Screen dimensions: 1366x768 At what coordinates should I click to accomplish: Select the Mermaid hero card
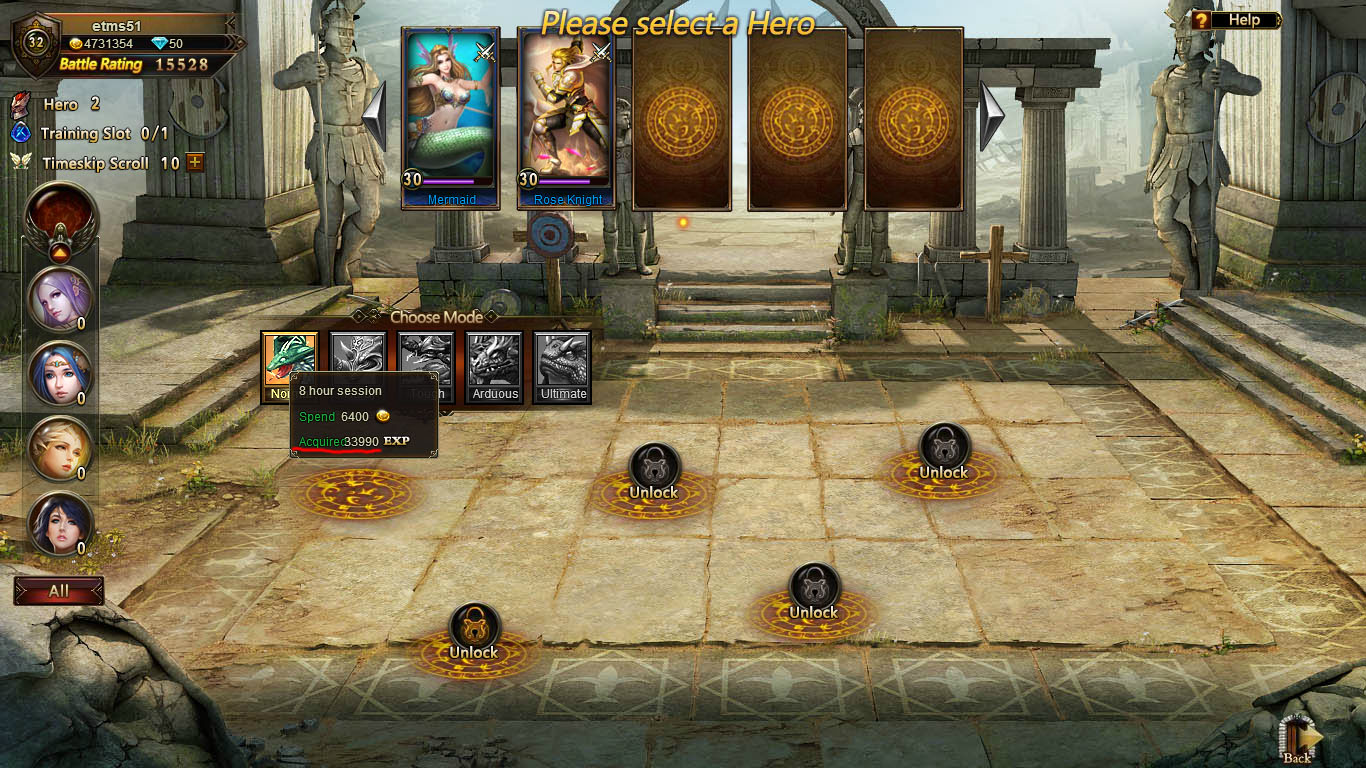[x=450, y=115]
